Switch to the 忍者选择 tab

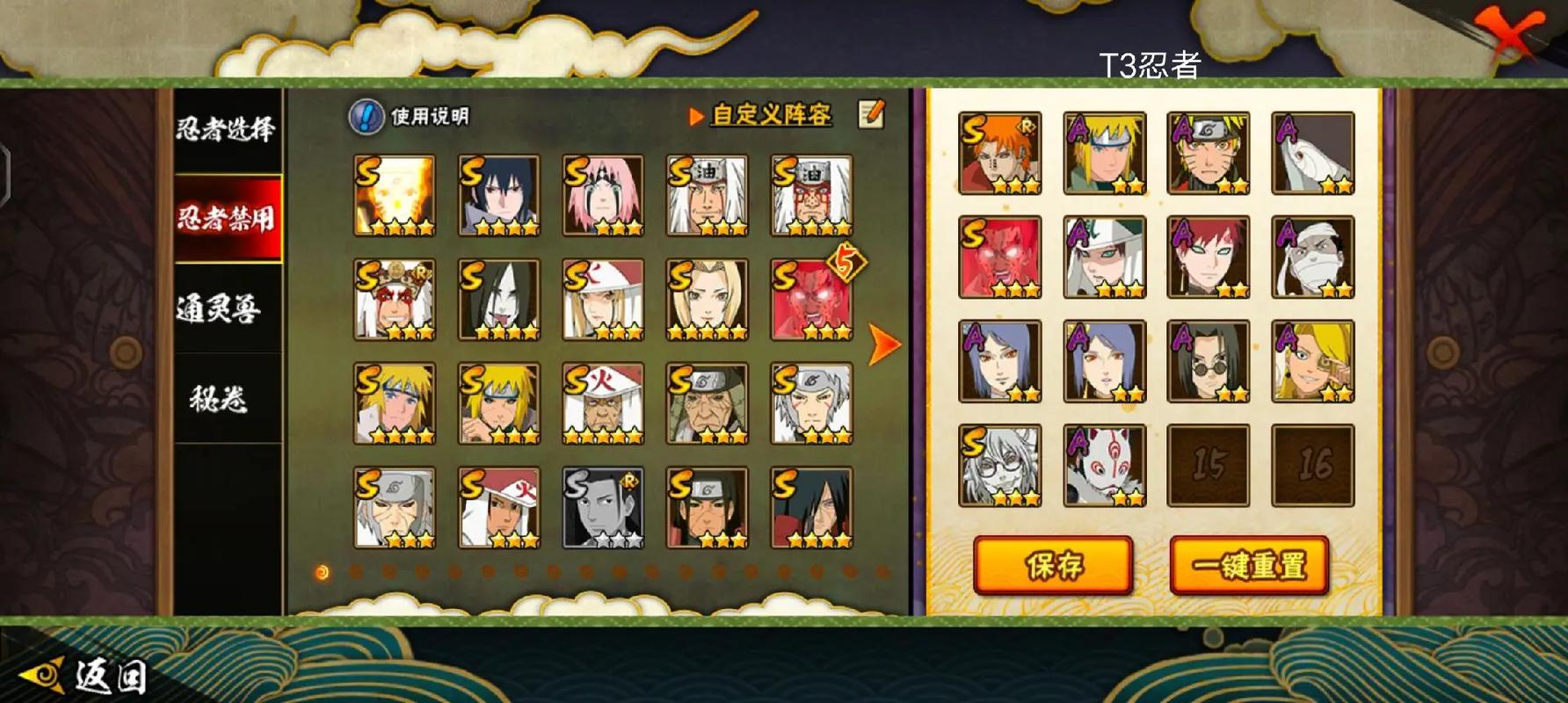226,130
